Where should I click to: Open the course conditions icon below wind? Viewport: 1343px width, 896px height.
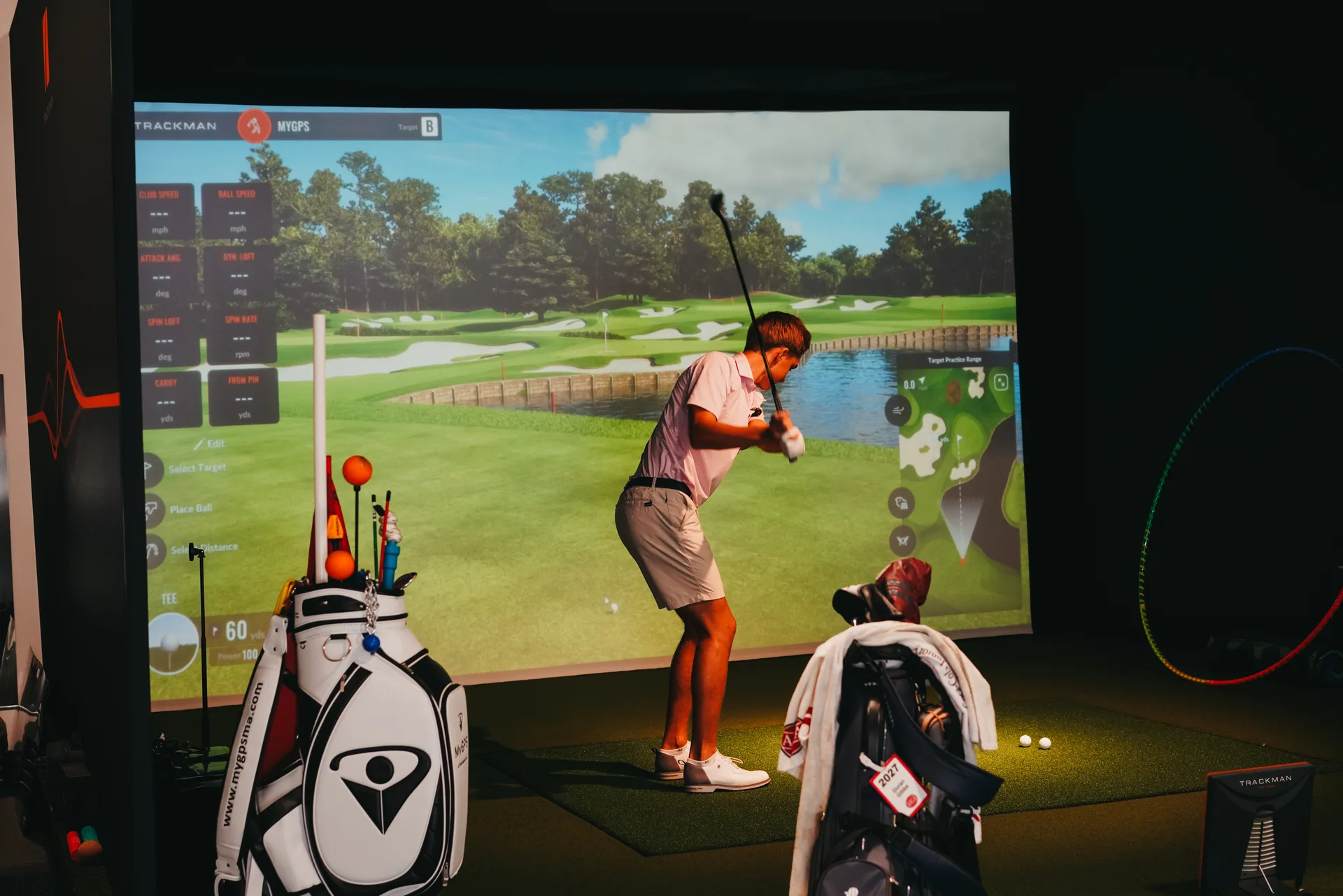coord(902,502)
